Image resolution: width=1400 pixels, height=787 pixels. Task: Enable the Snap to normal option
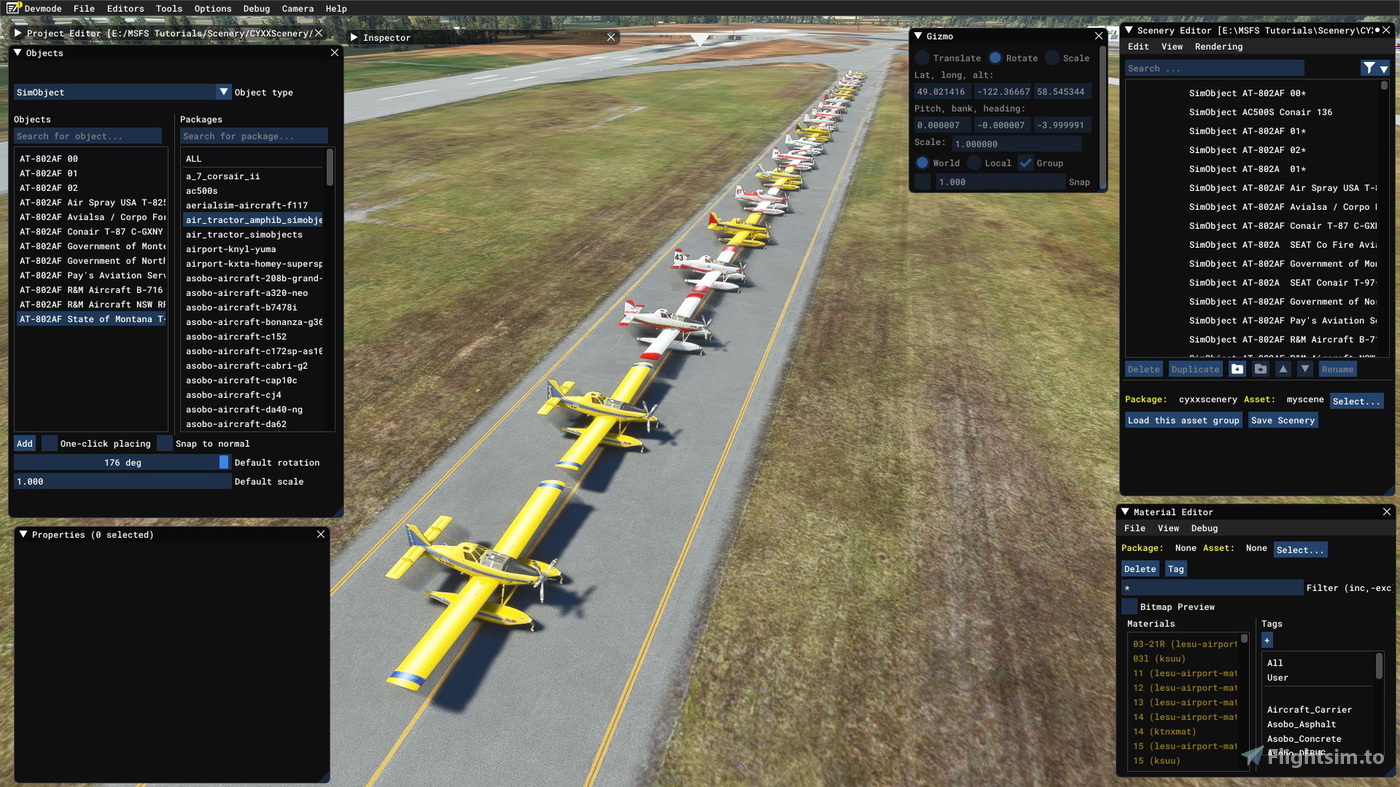pyautogui.click(x=165, y=443)
